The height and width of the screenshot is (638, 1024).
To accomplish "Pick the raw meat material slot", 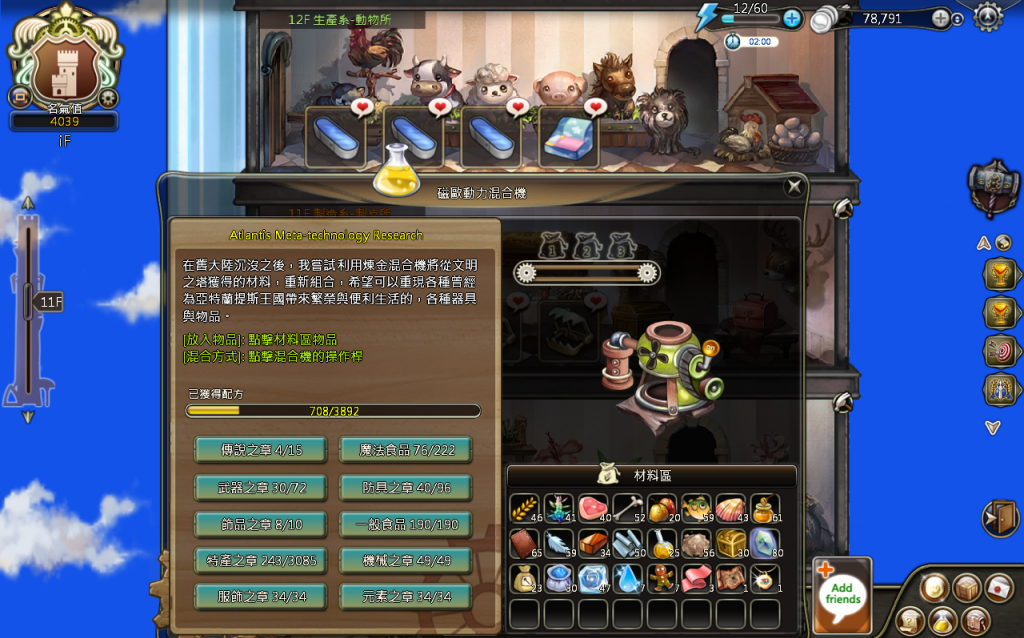I will [592, 509].
